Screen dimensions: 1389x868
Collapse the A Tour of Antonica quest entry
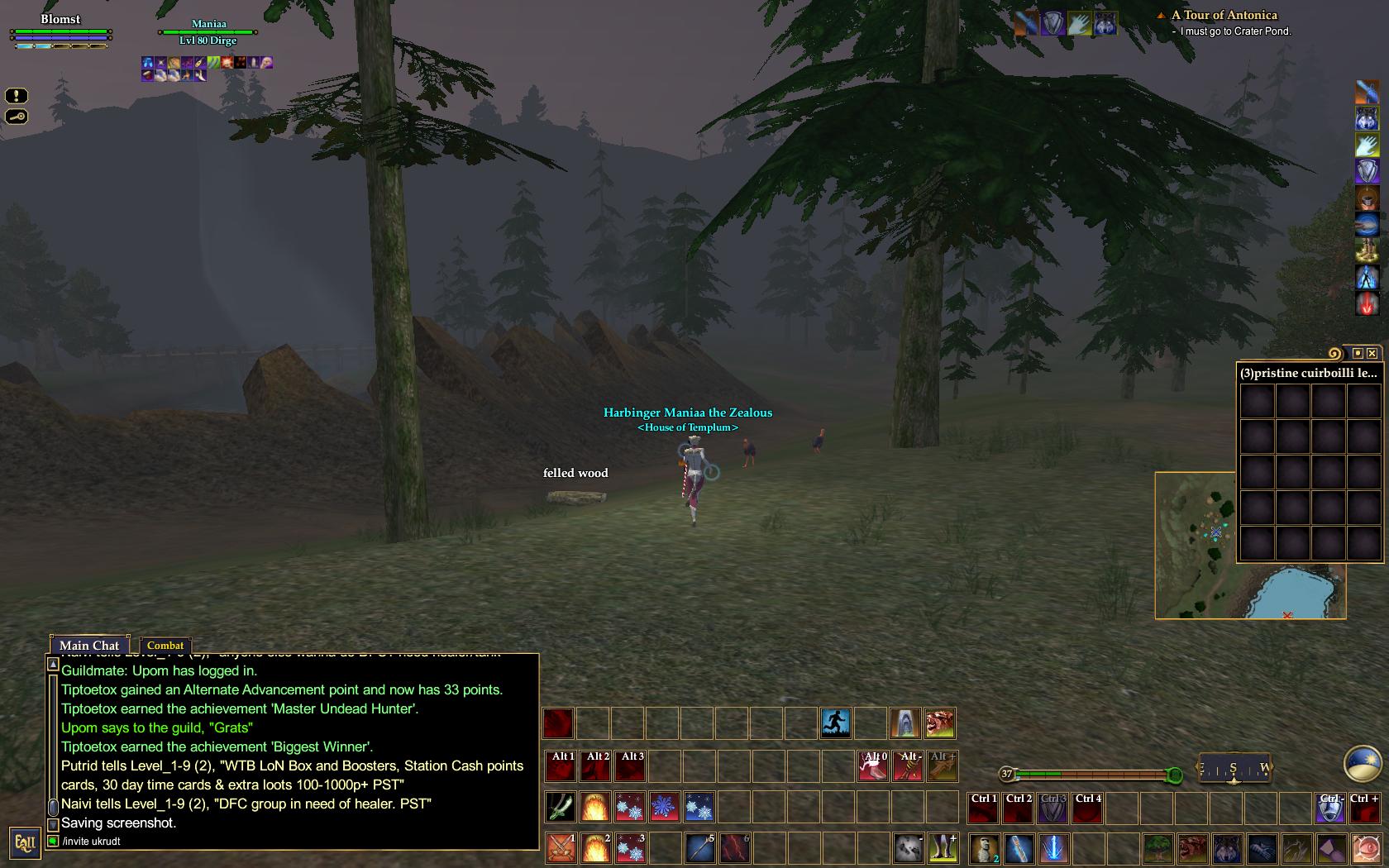tap(1162, 16)
